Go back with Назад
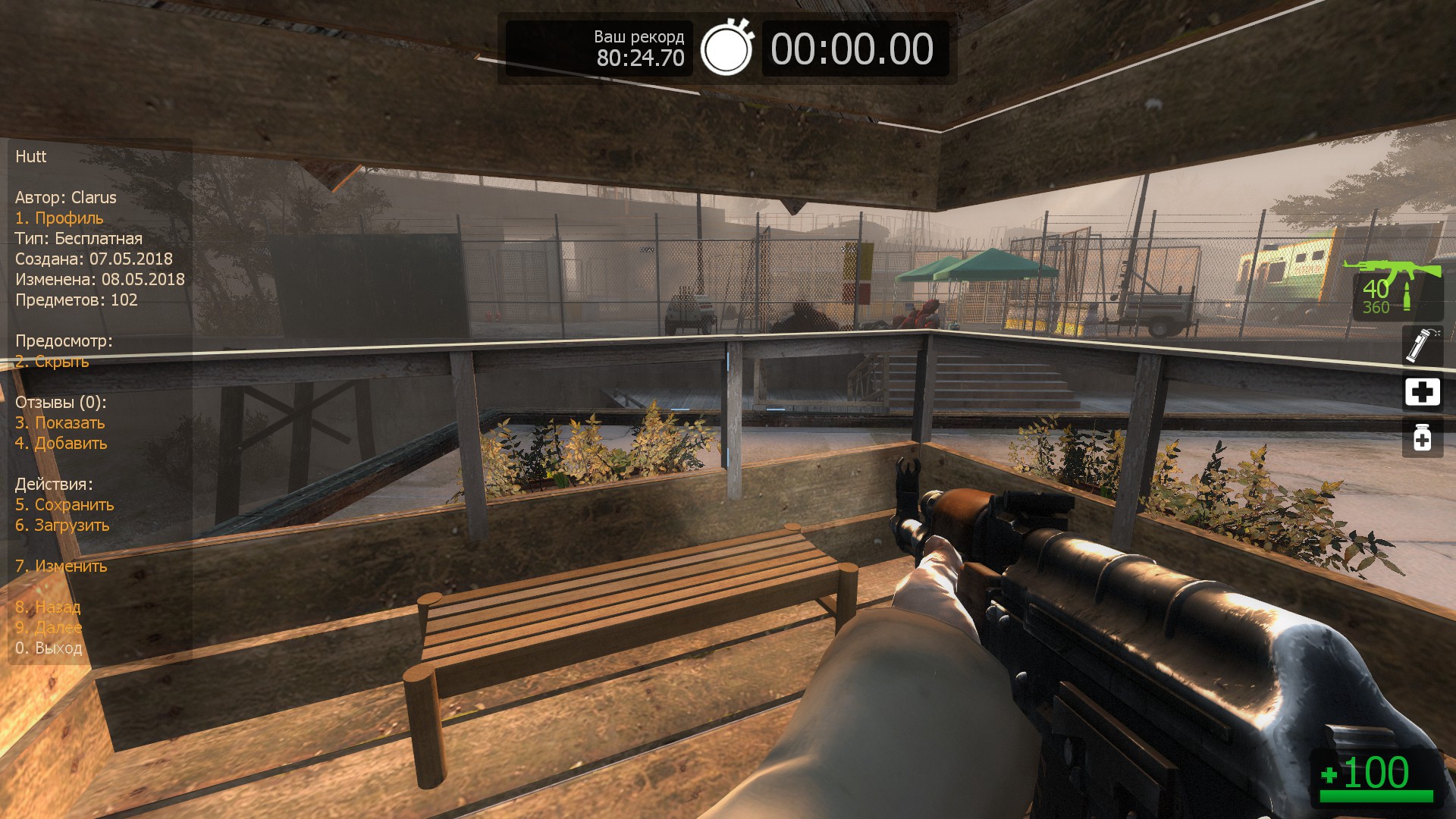Image resolution: width=1456 pixels, height=819 pixels. click(x=48, y=607)
